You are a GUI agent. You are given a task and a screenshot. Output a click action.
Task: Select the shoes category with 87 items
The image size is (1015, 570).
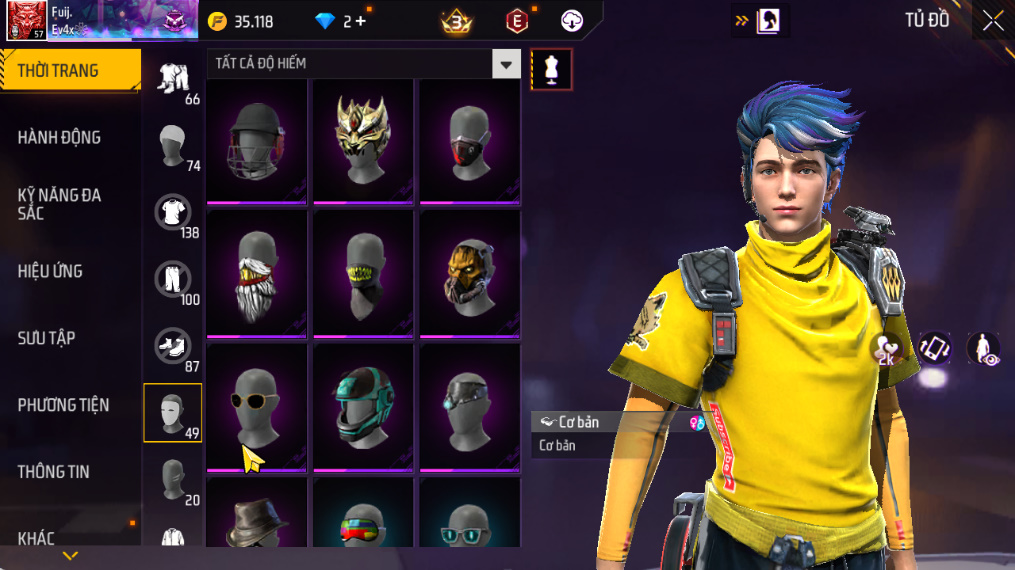coord(173,346)
